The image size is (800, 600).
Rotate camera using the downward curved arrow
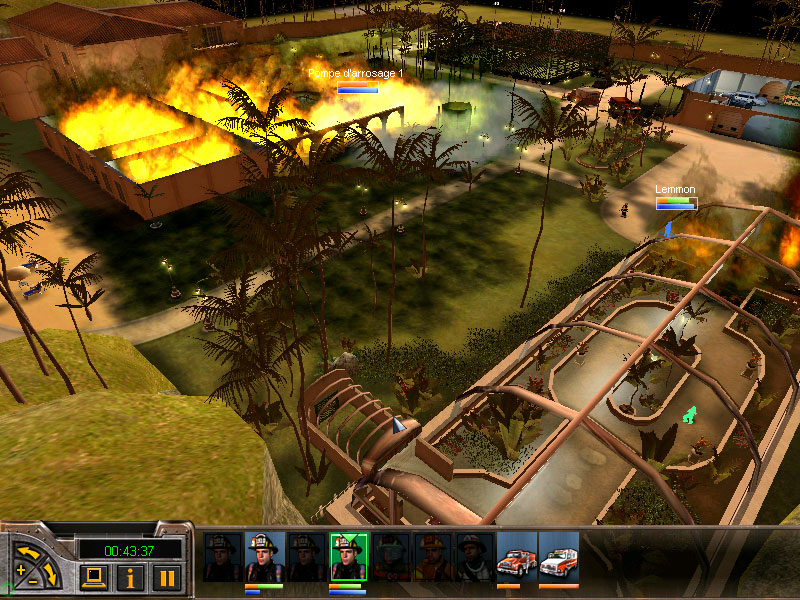[x=51, y=572]
